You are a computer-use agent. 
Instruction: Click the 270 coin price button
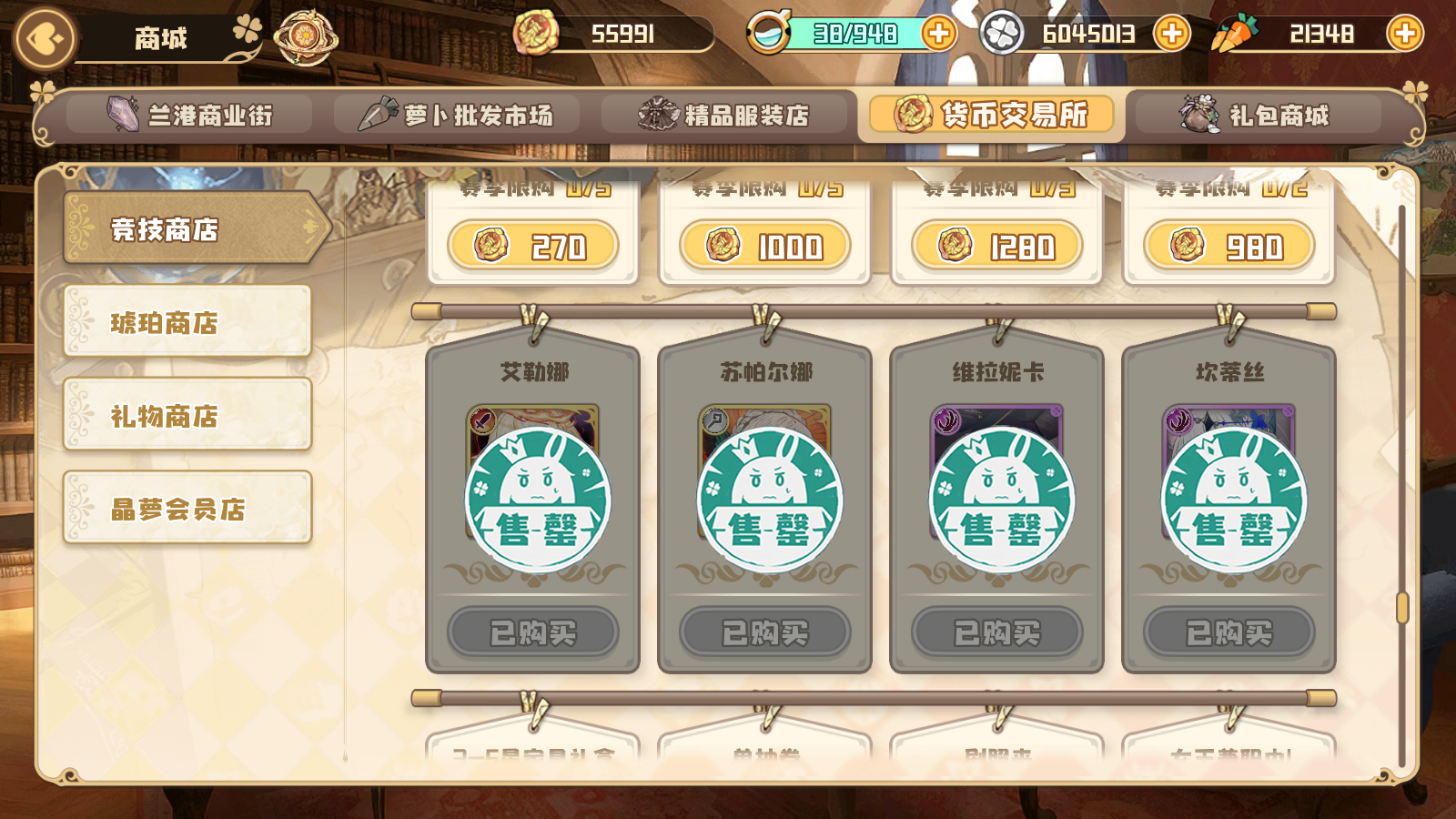click(531, 246)
